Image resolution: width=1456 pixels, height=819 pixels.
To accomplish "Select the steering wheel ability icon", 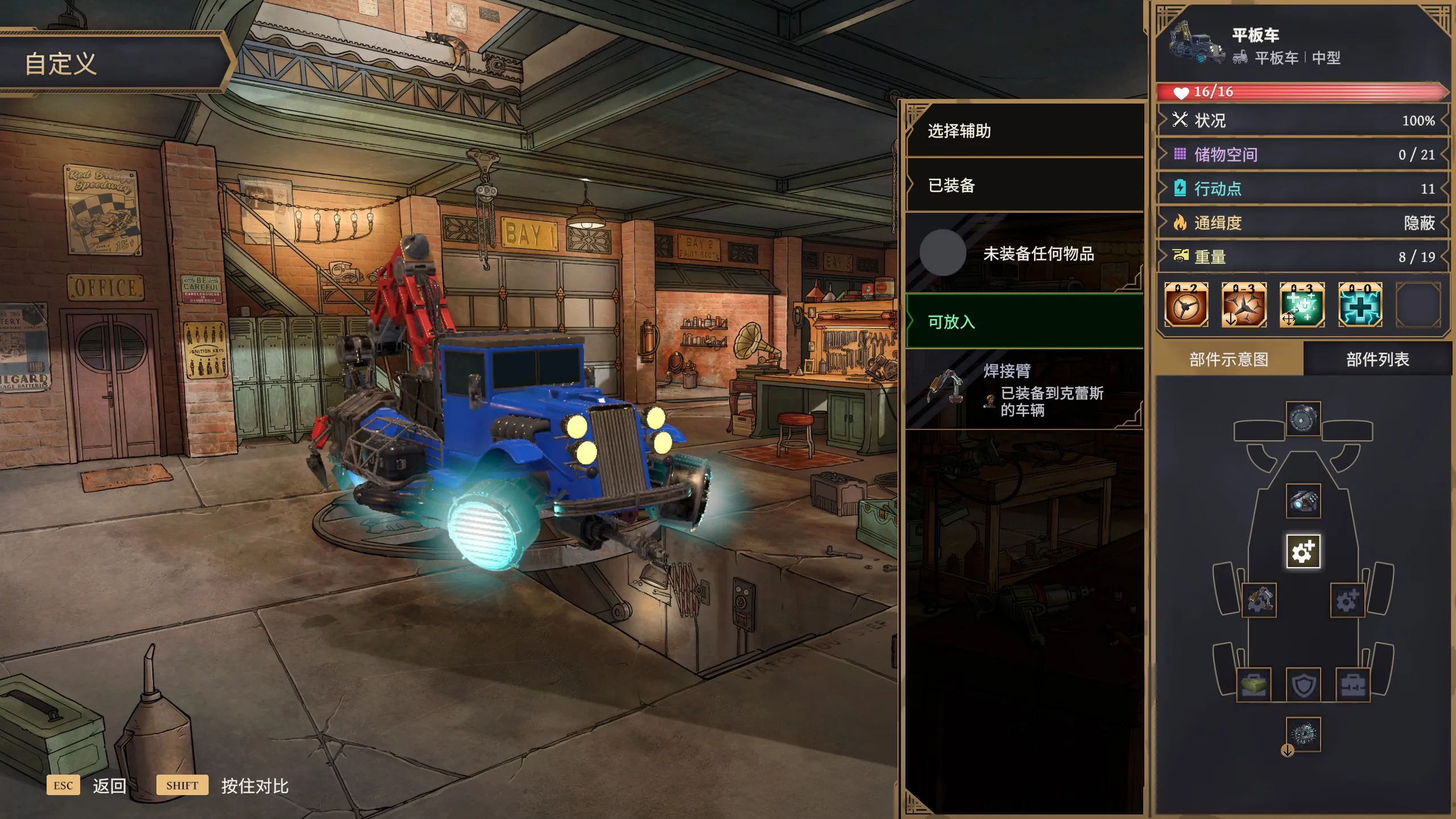I will point(1186,305).
